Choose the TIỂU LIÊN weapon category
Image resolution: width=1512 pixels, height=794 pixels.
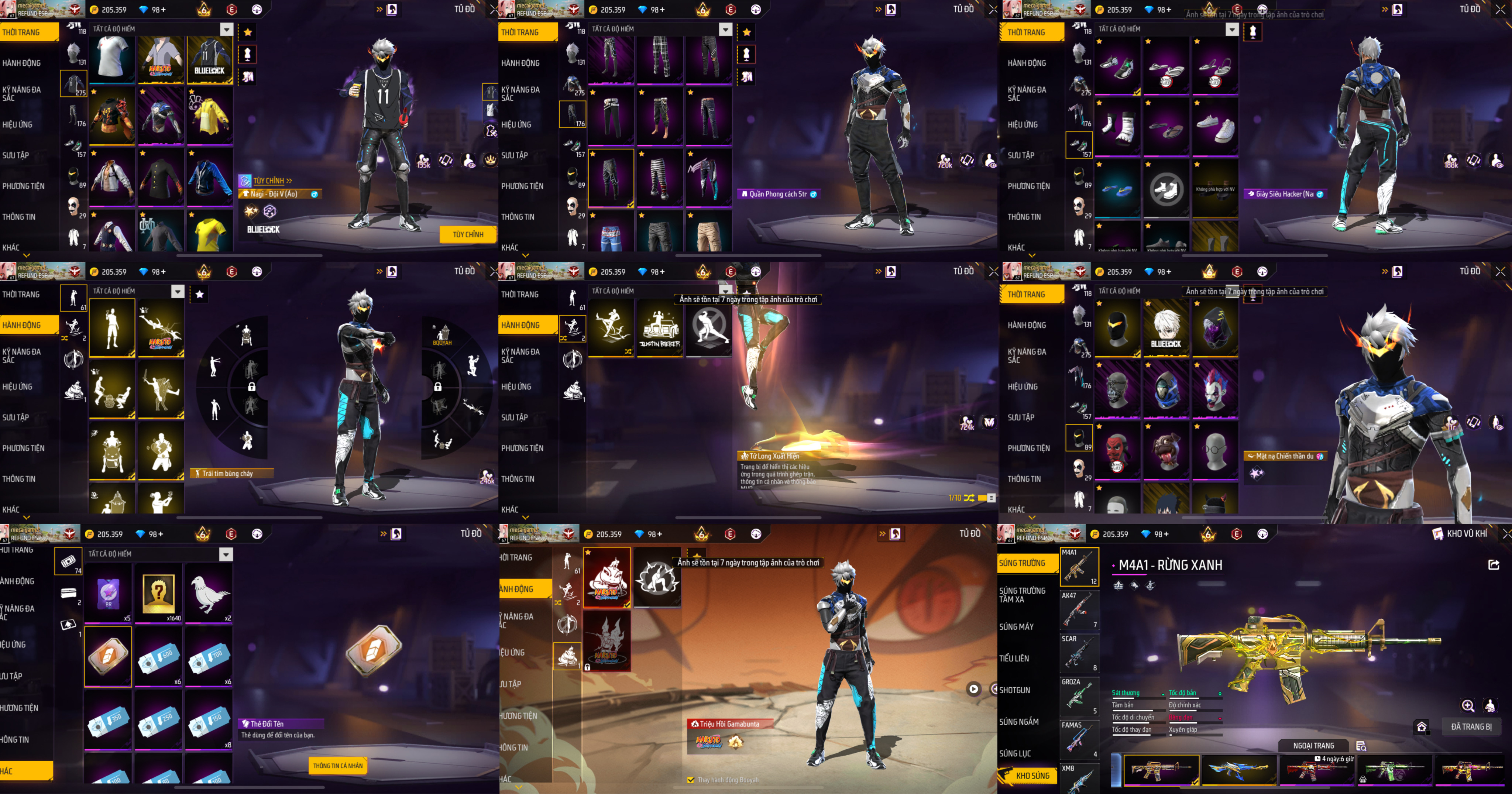pos(1014,659)
